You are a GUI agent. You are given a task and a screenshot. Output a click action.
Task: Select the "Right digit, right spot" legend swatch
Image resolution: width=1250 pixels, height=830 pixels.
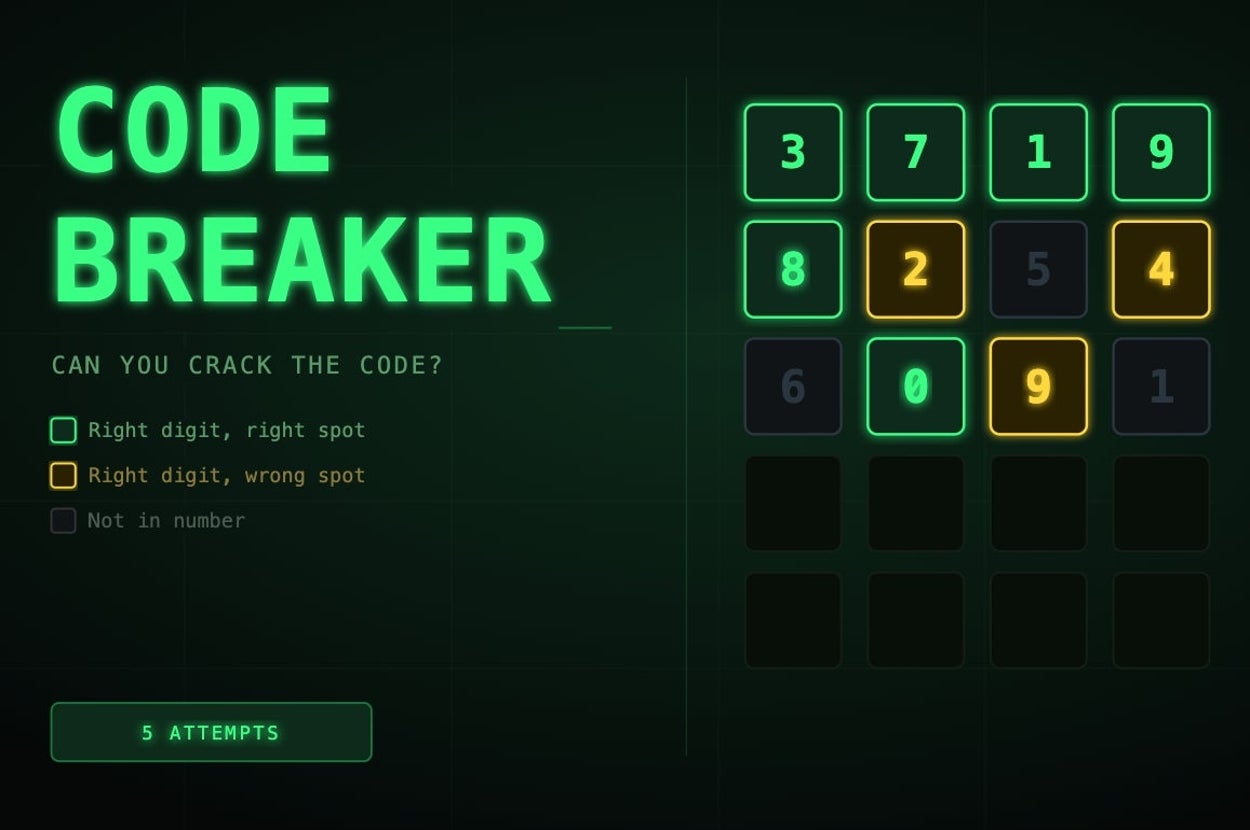(63, 430)
